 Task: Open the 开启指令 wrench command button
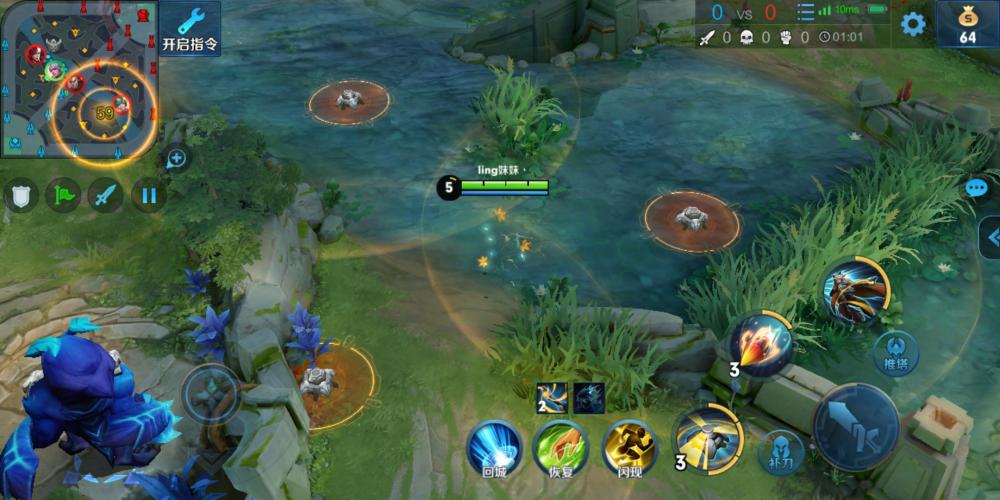[190, 28]
